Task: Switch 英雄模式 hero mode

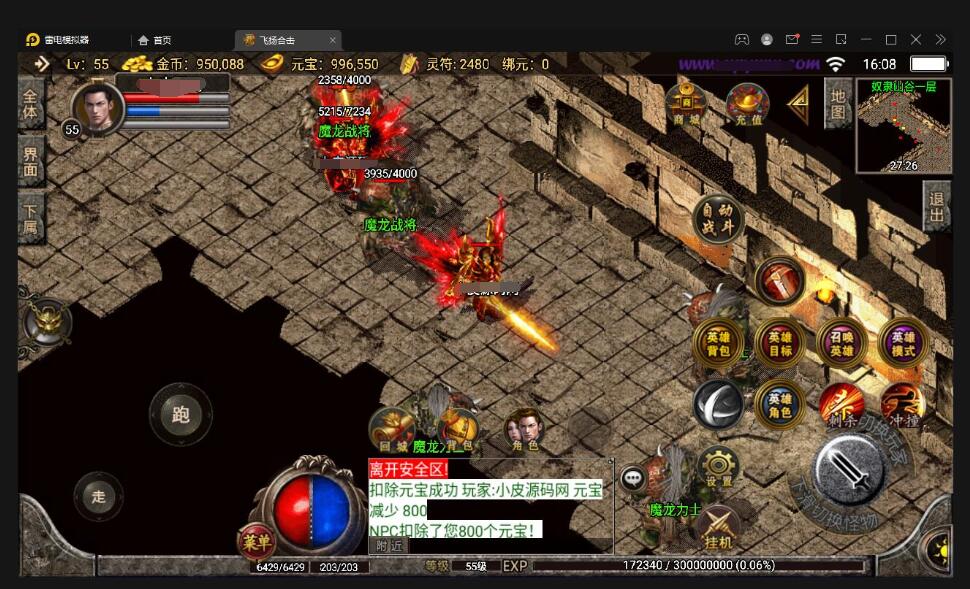Action: 903,344
